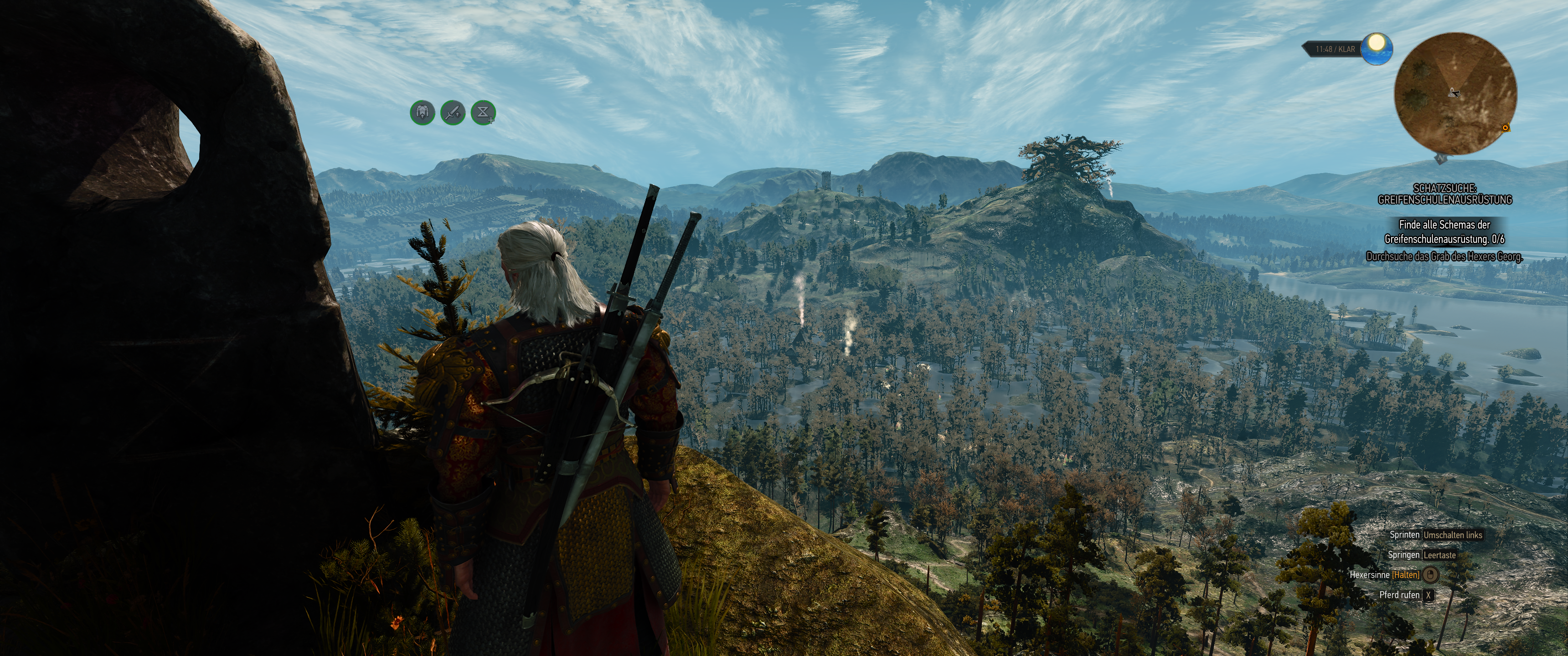Select the Schatzsuche: Greifenschulenausrüstung quest title

pyautogui.click(x=1444, y=194)
